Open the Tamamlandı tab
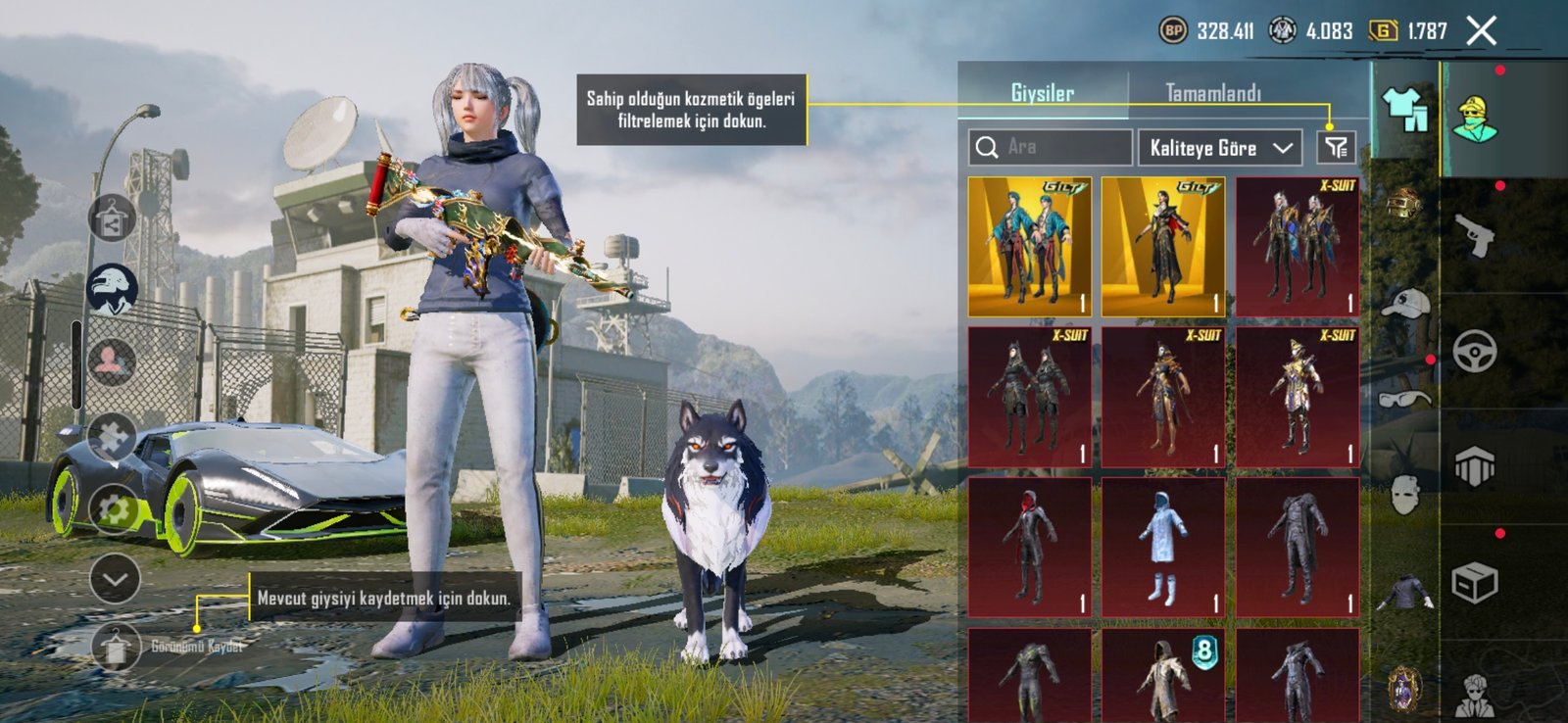The width and height of the screenshot is (1568, 723). pos(1213,93)
